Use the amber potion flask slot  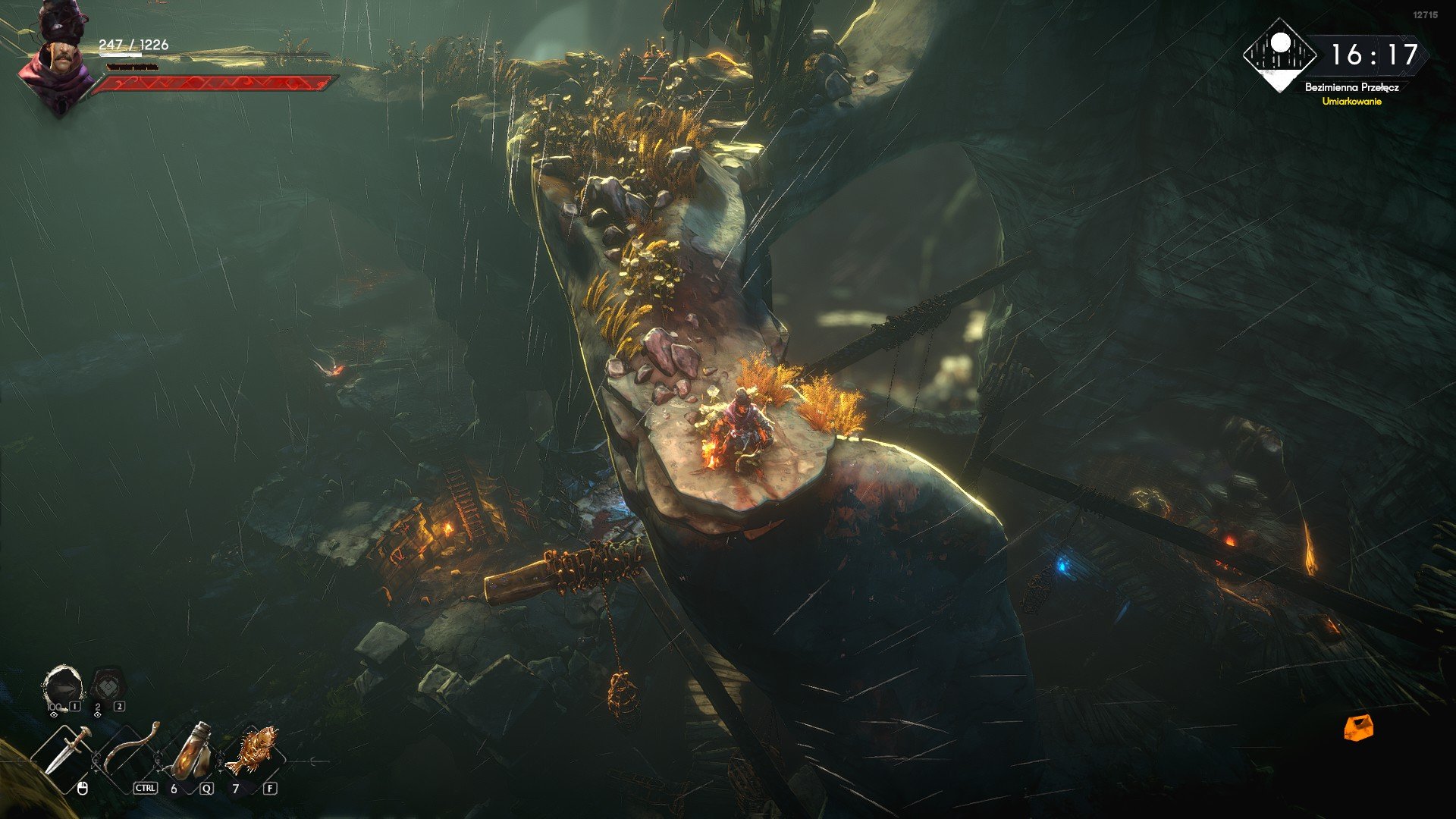190,751
